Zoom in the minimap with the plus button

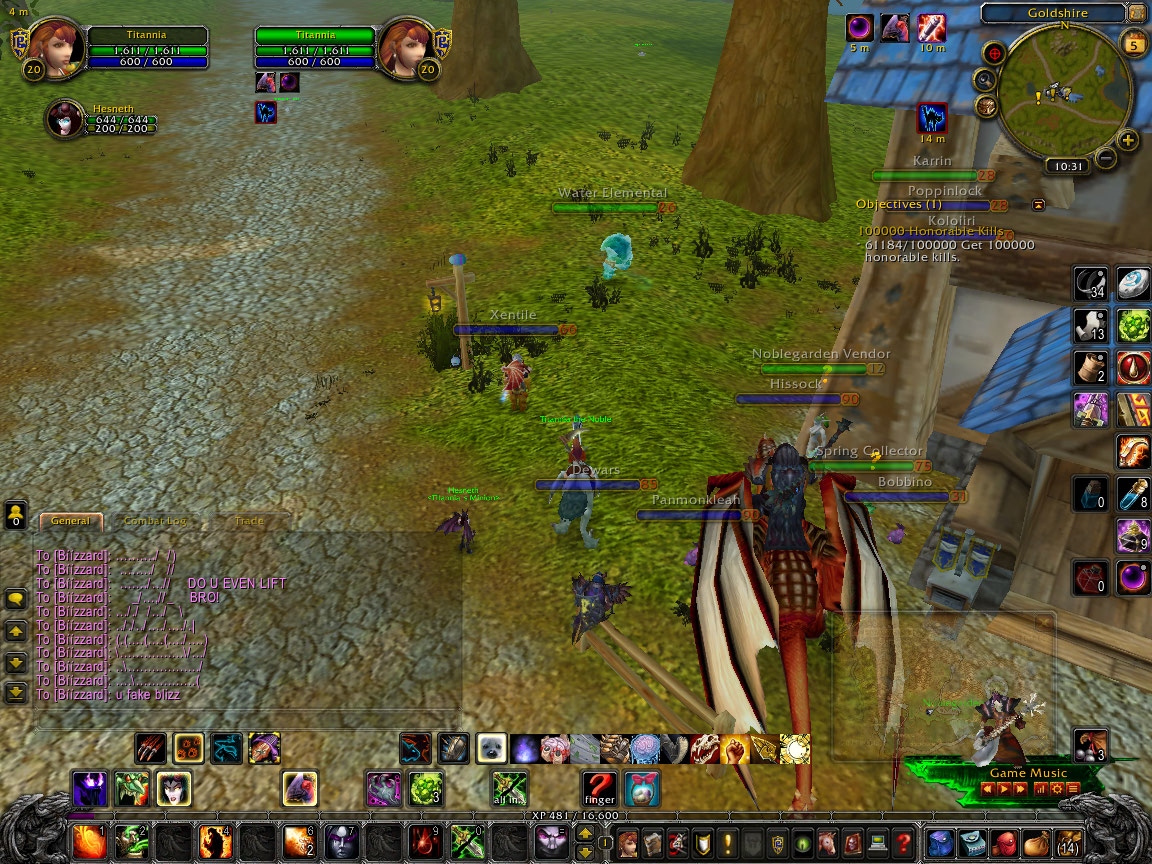(1128, 140)
